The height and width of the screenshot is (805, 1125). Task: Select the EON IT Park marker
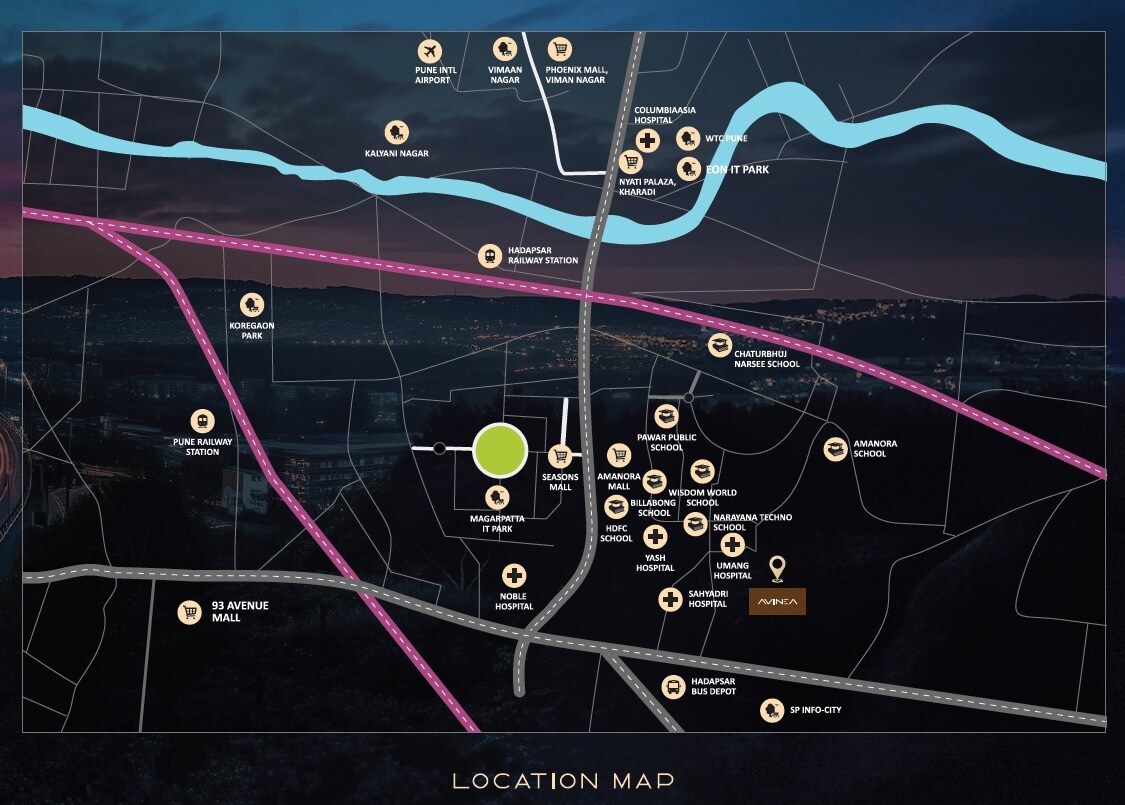[689, 168]
